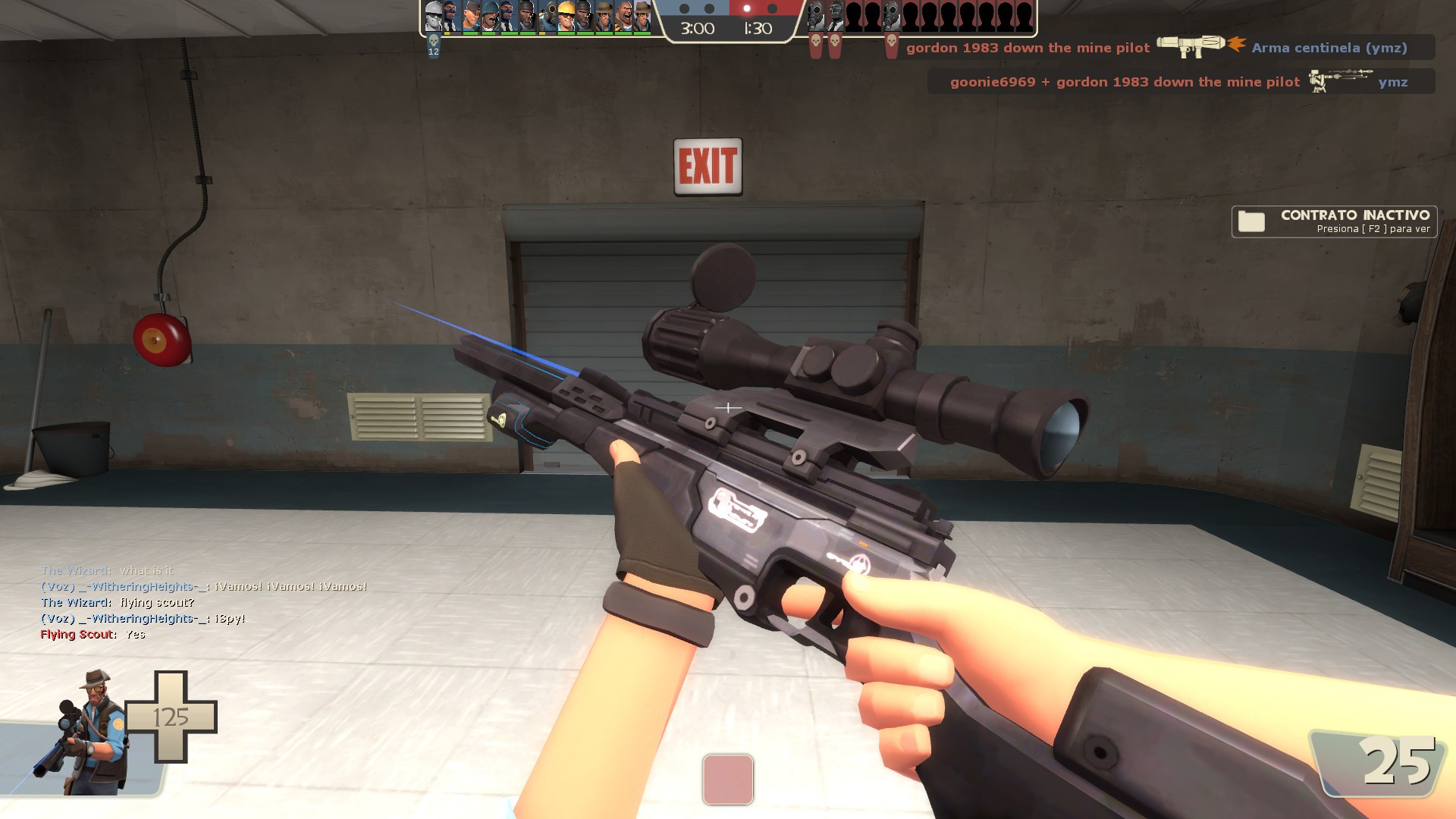Click the skull icon under red team Pyro
This screenshot has width=1456, height=819.
click(x=816, y=42)
